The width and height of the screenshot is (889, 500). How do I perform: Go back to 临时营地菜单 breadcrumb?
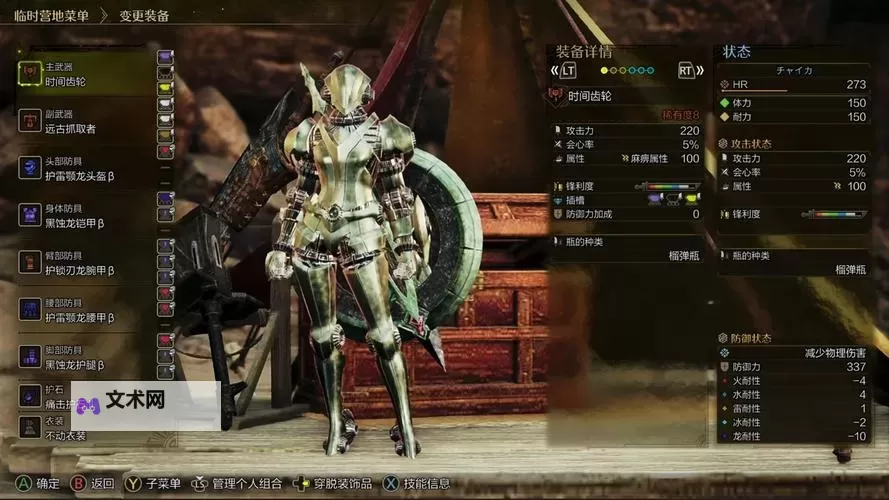point(50,16)
